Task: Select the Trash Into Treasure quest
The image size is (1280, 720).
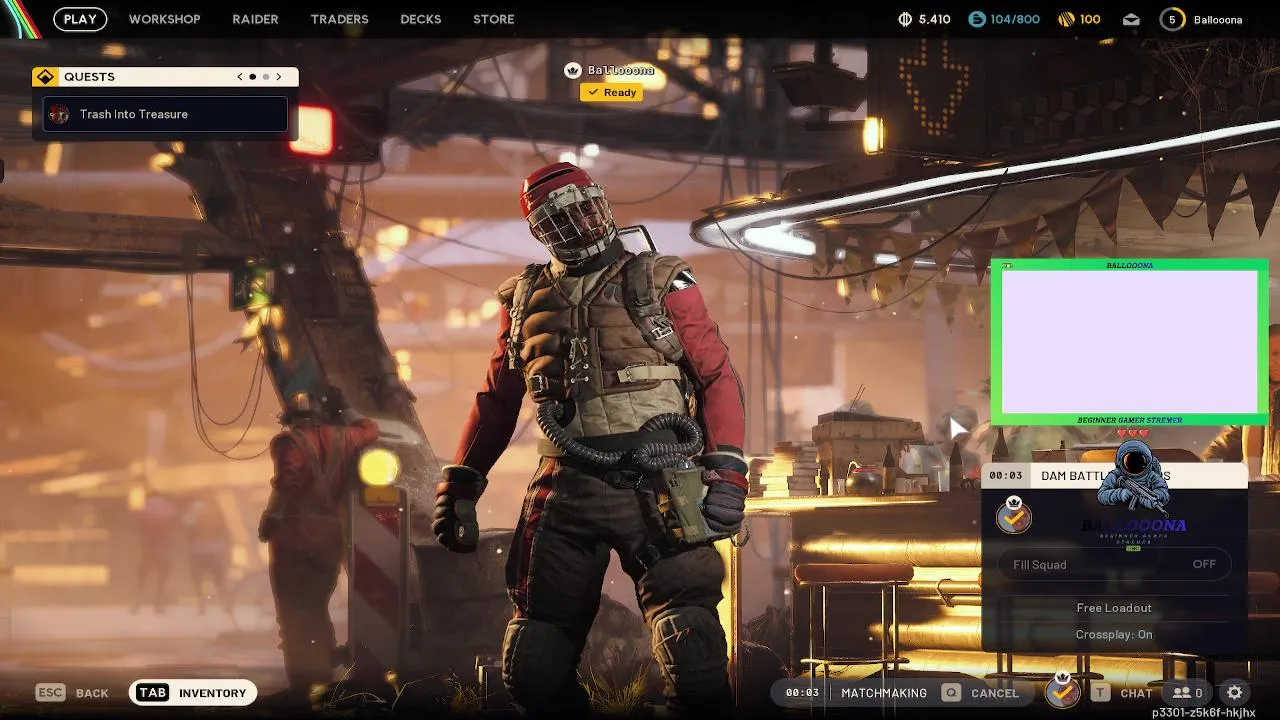Action: pos(165,114)
